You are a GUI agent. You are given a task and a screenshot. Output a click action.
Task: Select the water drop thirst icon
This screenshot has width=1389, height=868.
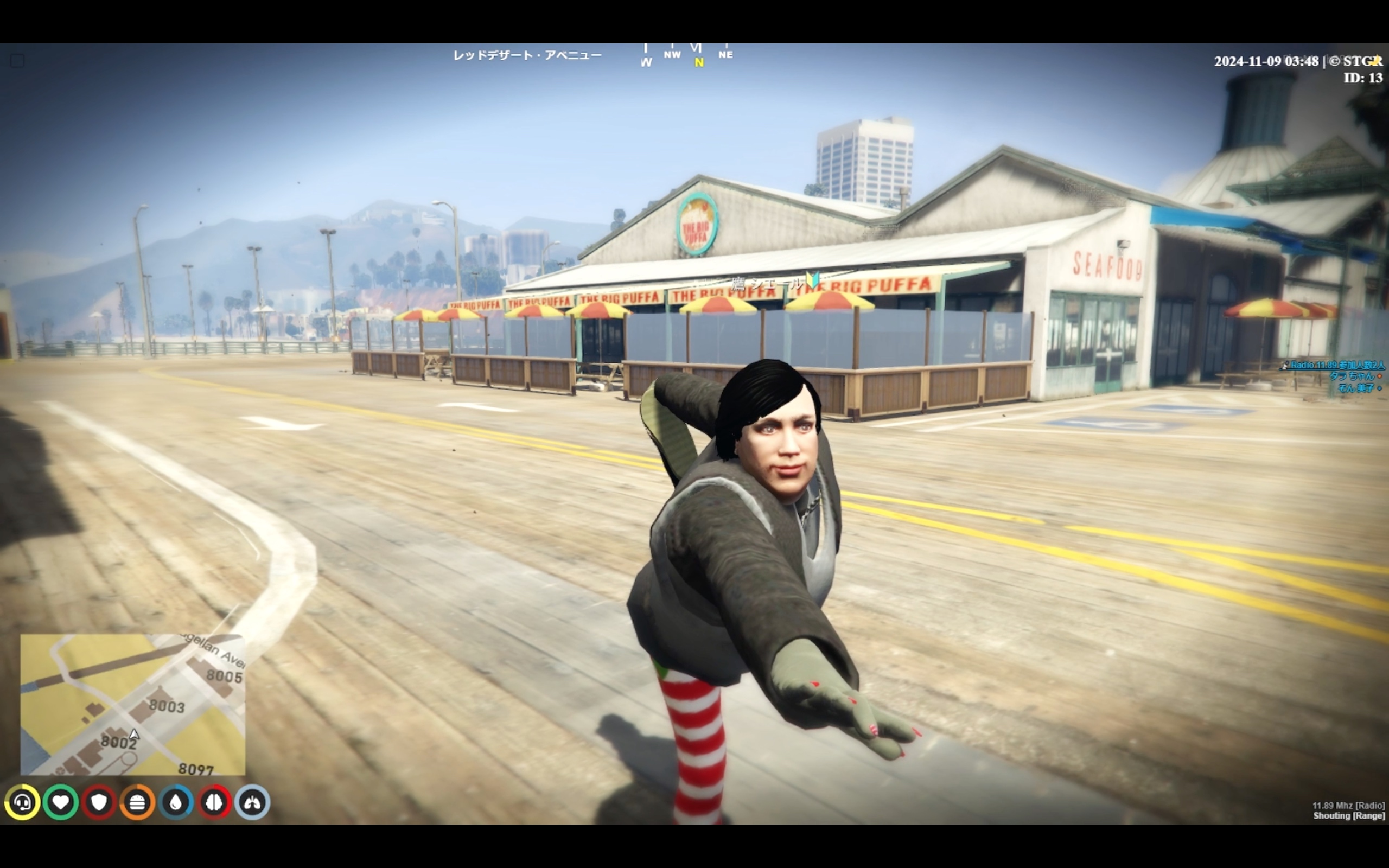coord(176,802)
